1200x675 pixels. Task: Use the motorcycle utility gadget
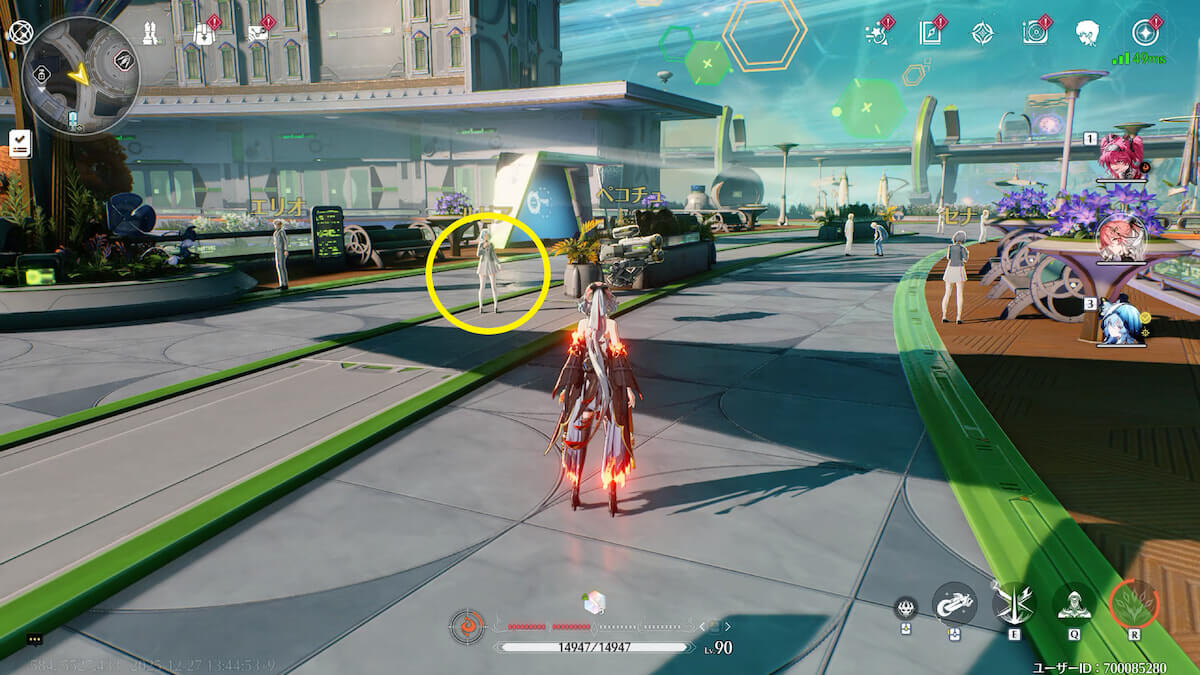954,603
